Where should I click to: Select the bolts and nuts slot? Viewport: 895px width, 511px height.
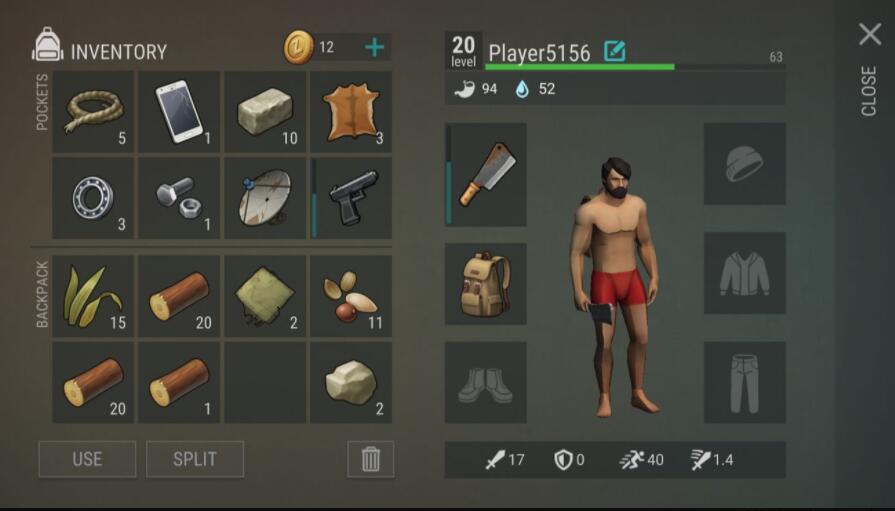pyautogui.click(x=179, y=197)
